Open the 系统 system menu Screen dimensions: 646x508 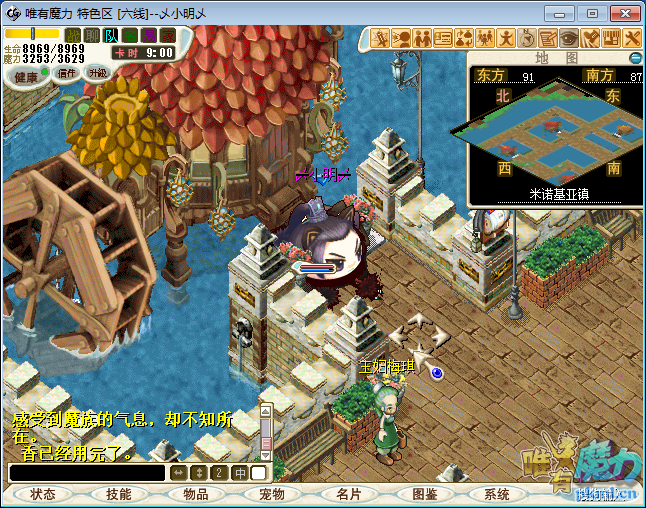(x=497, y=494)
